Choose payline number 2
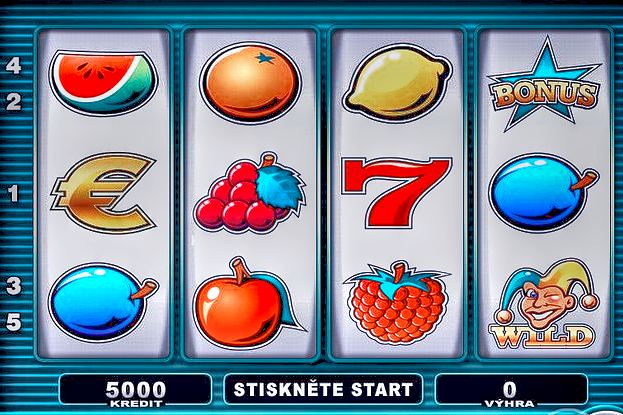The height and width of the screenshot is (415, 623). tap(14, 102)
